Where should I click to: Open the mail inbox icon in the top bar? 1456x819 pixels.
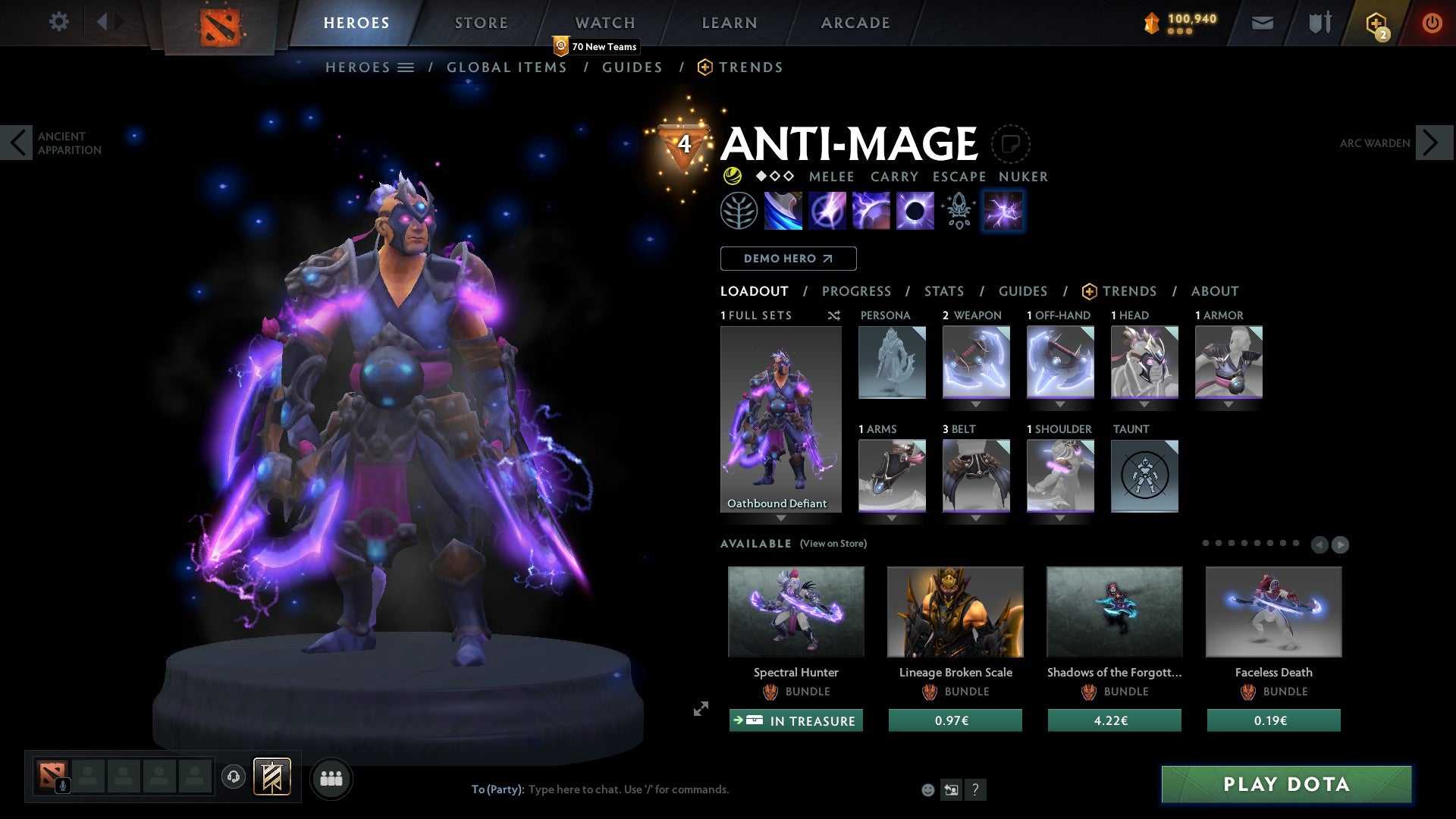pyautogui.click(x=1262, y=23)
